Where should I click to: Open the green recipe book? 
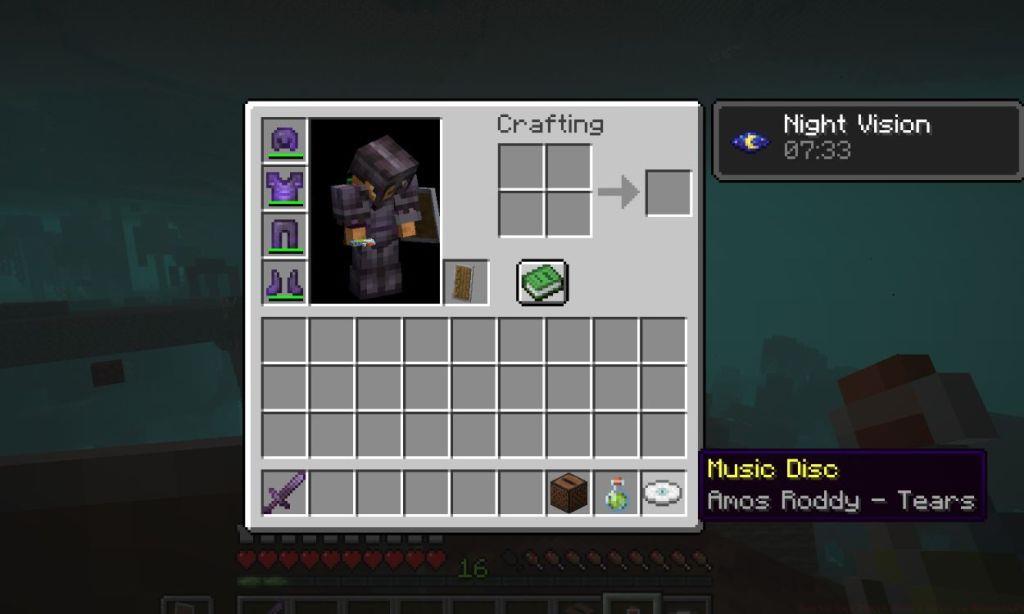[x=543, y=282]
